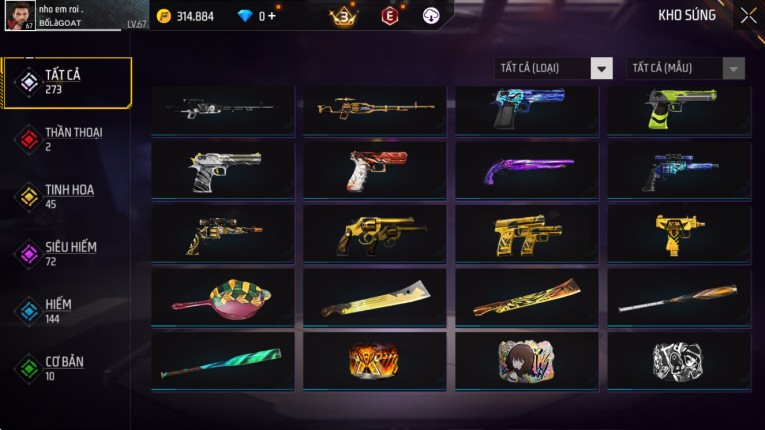Close the Kho Súng weapon vault
The image size is (765, 430).
coord(748,16)
